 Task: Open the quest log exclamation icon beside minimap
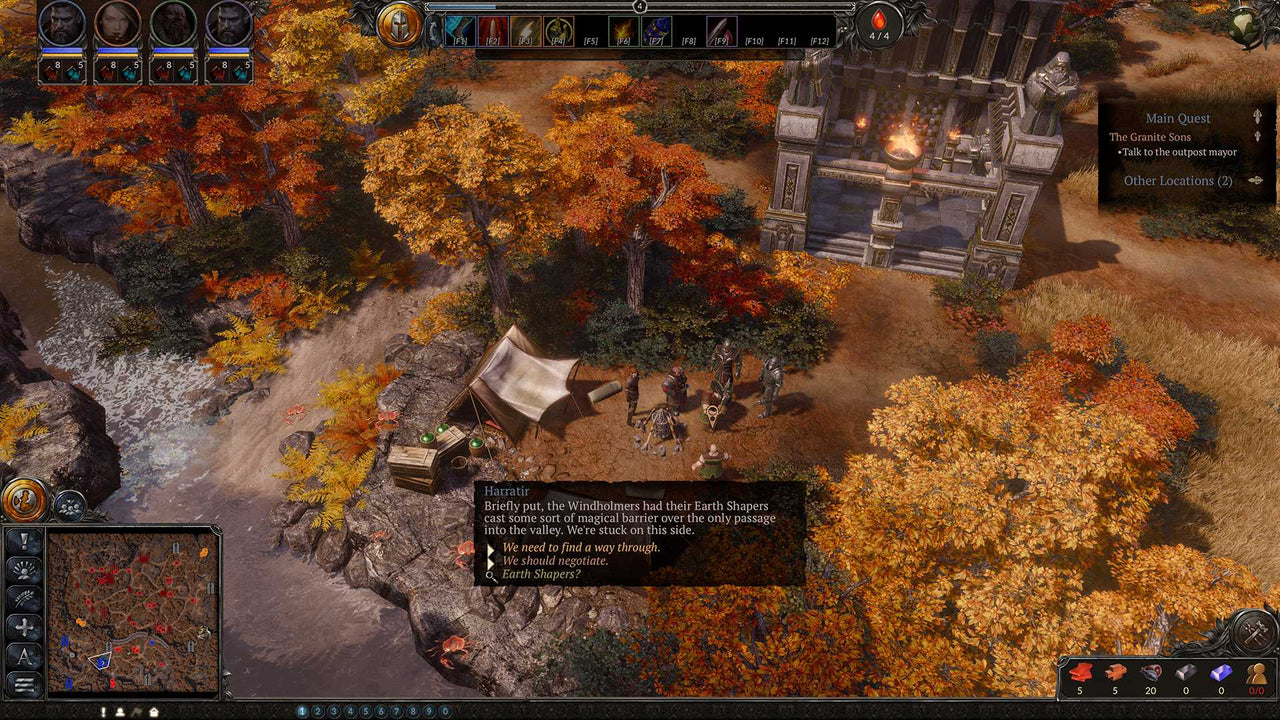click(23, 542)
